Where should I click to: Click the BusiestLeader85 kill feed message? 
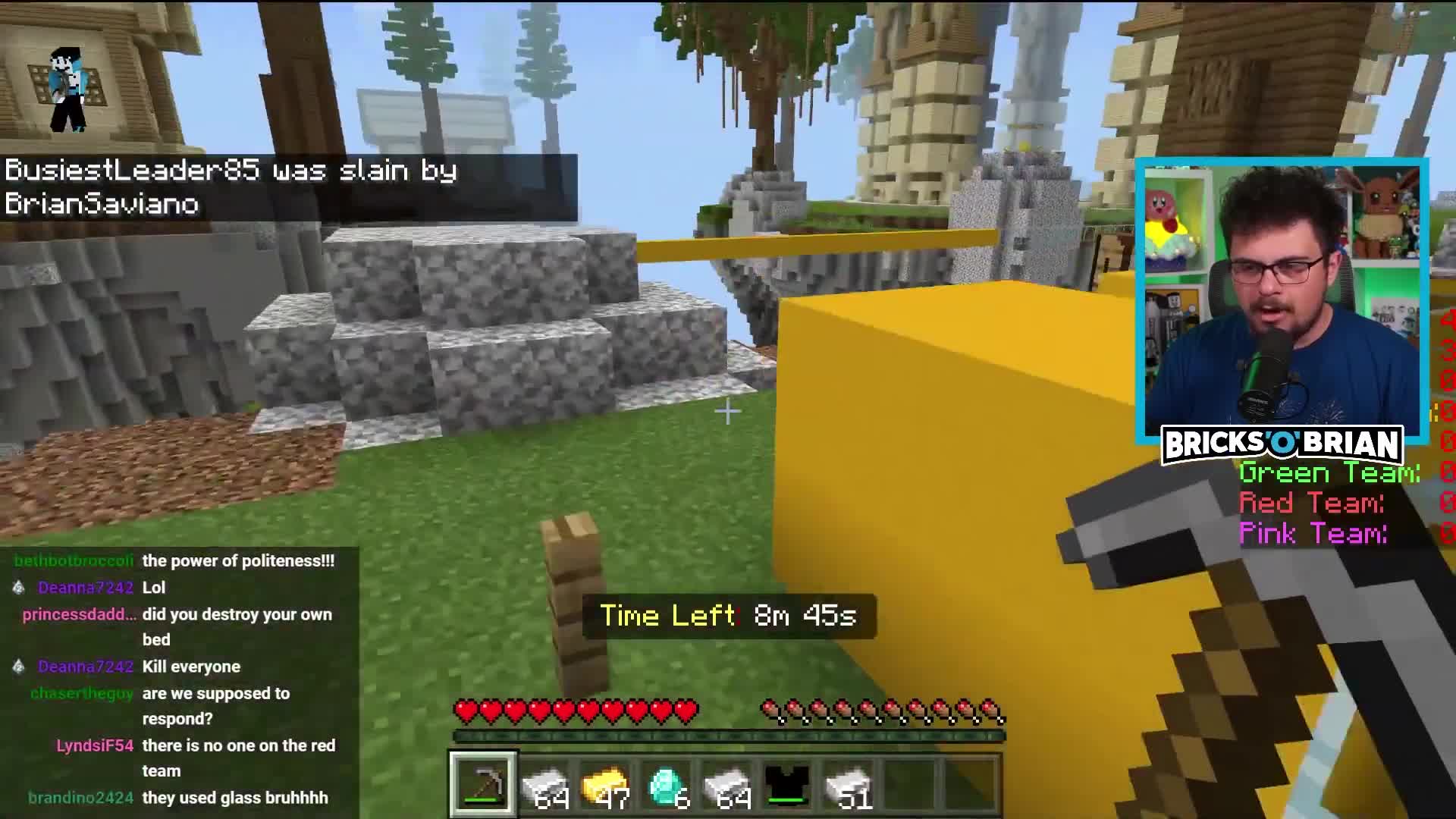[227, 186]
